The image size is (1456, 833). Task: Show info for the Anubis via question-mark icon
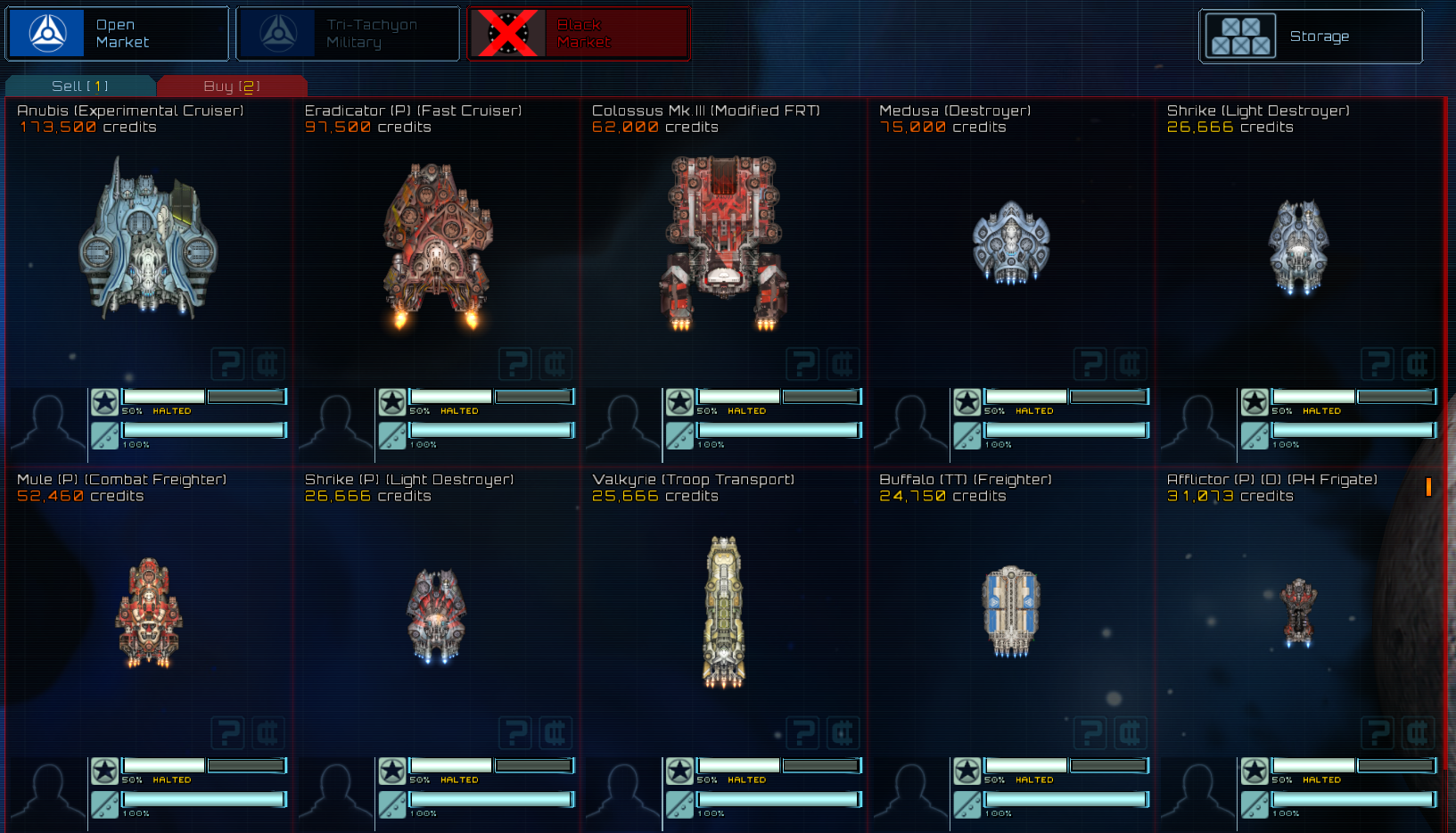227,364
